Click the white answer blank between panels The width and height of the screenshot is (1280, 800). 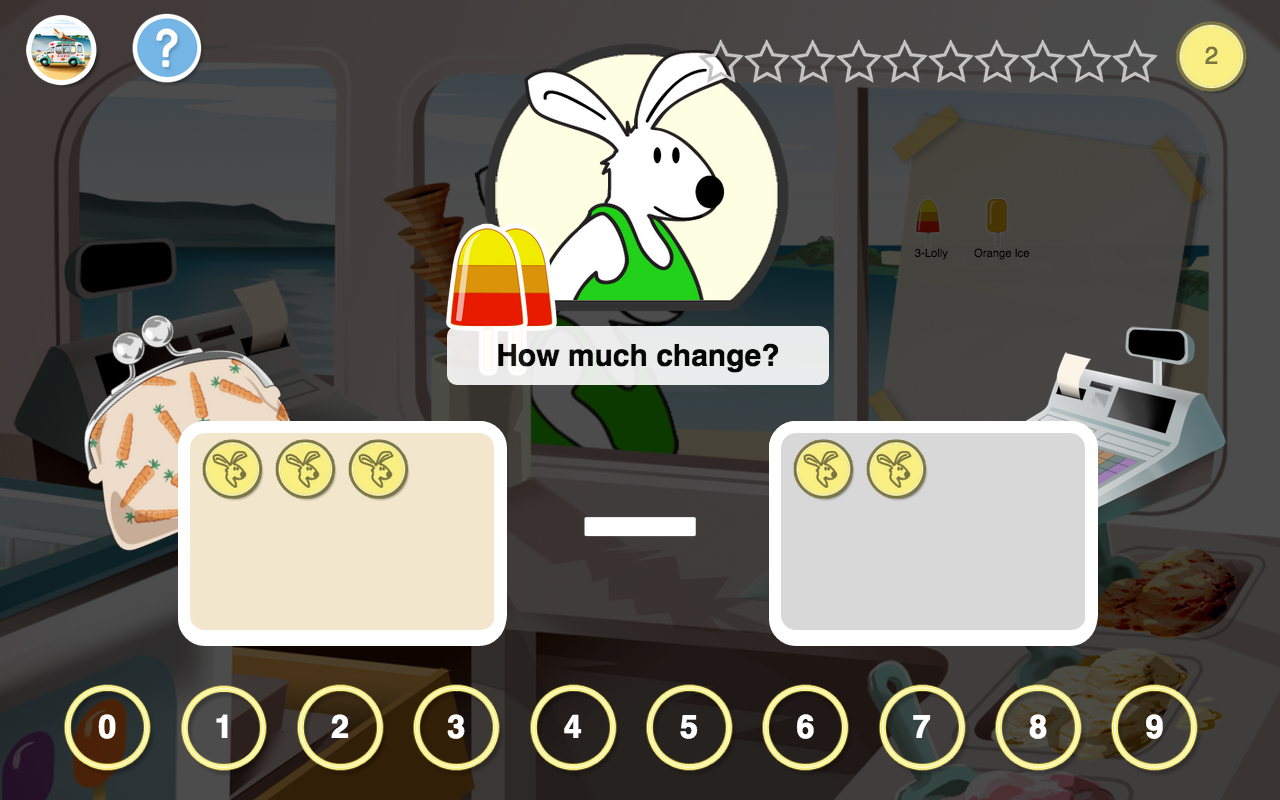point(640,525)
